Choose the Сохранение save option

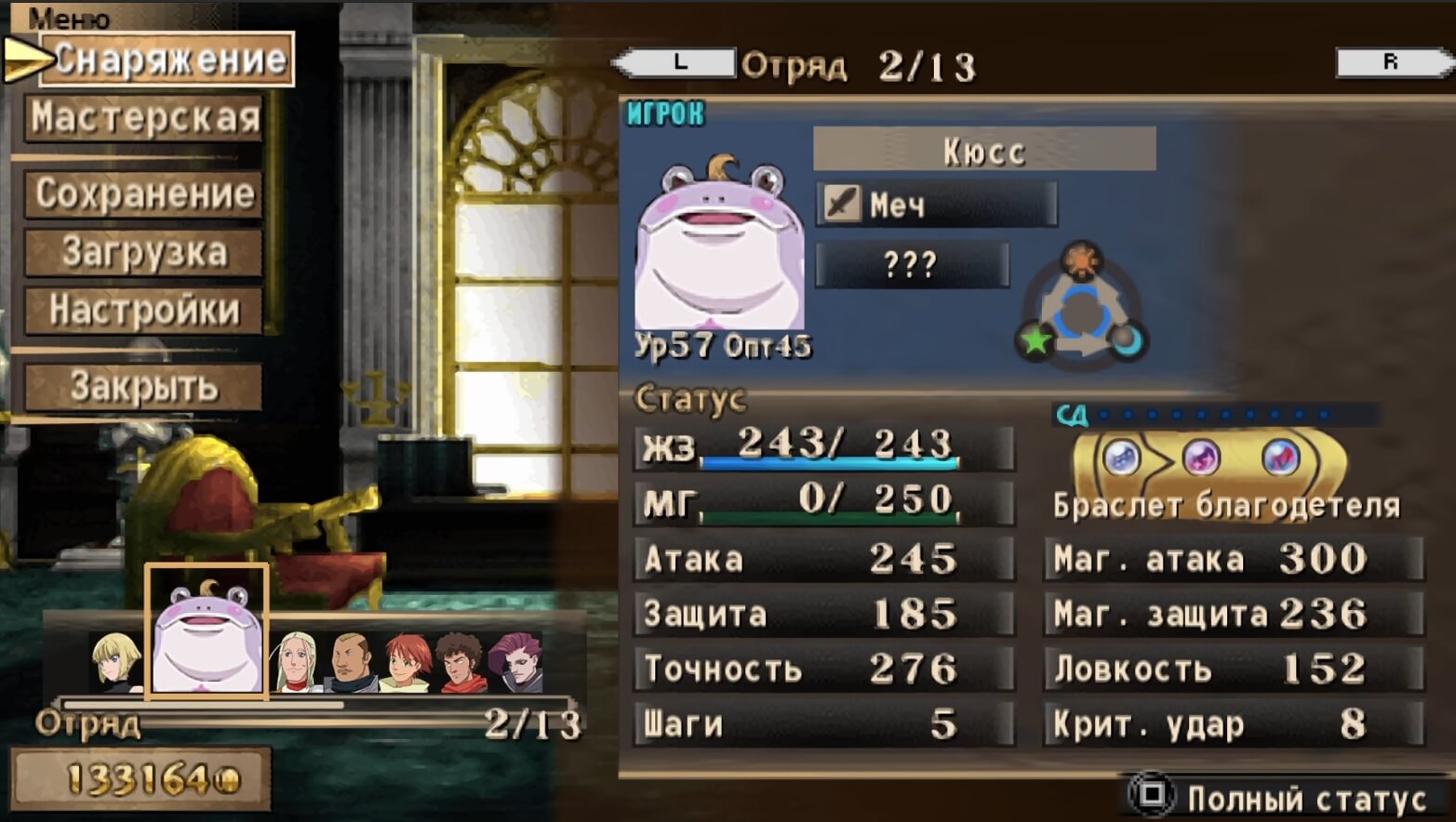coord(144,193)
